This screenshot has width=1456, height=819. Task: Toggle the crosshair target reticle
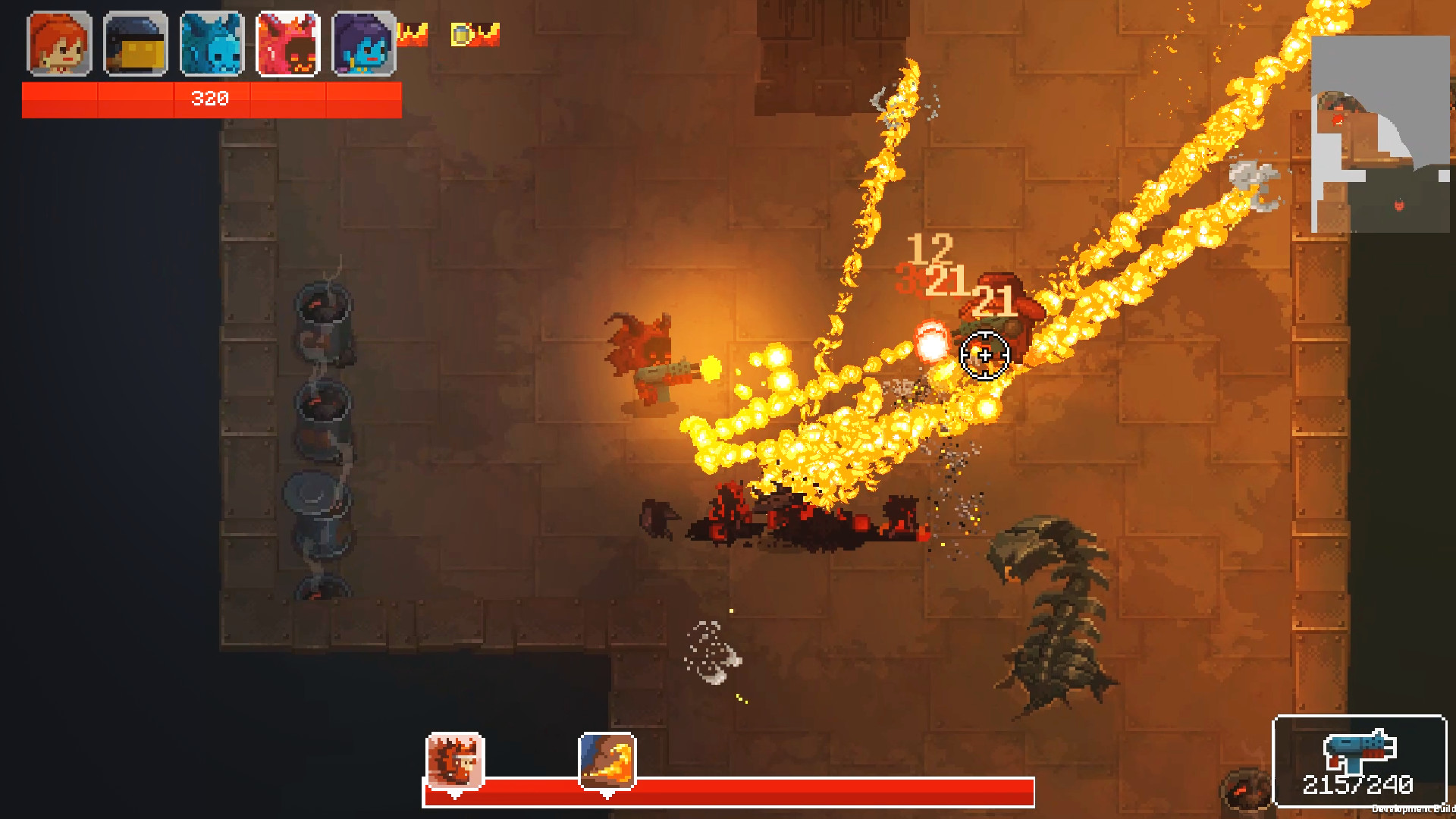[984, 353]
